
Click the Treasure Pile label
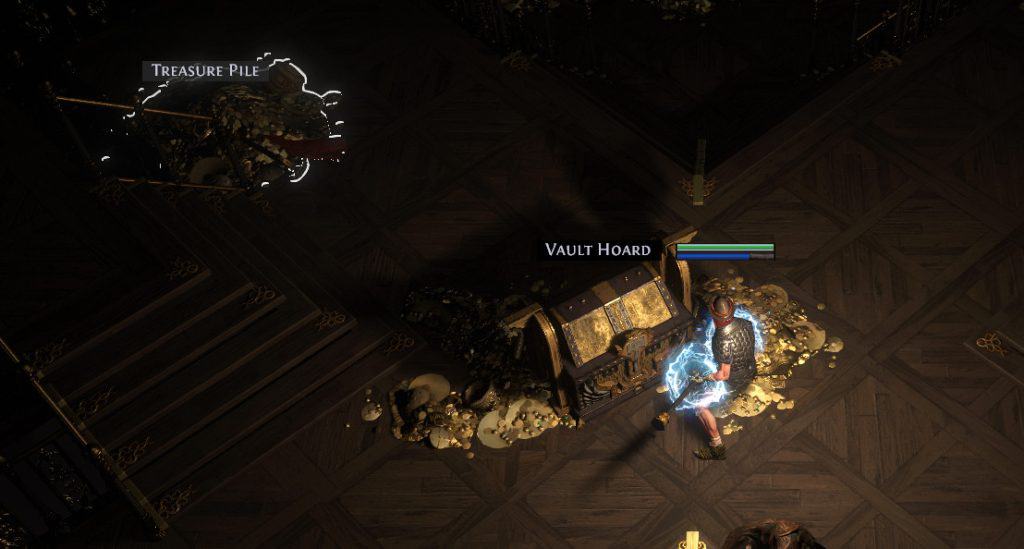coord(205,71)
